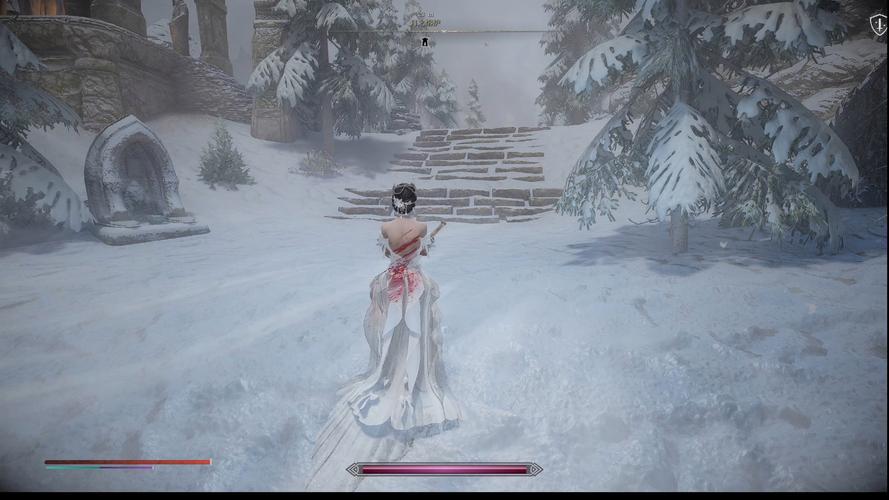Select the black compass marker icon

tap(424, 41)
